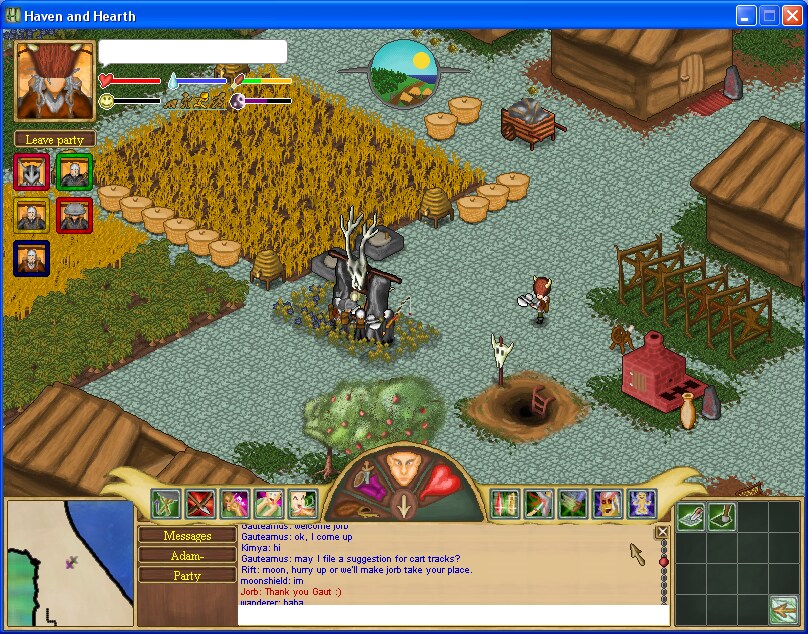Activate the crossed swords icon on the red belt slot
808x634 pixels.
[x=201, y=503]
